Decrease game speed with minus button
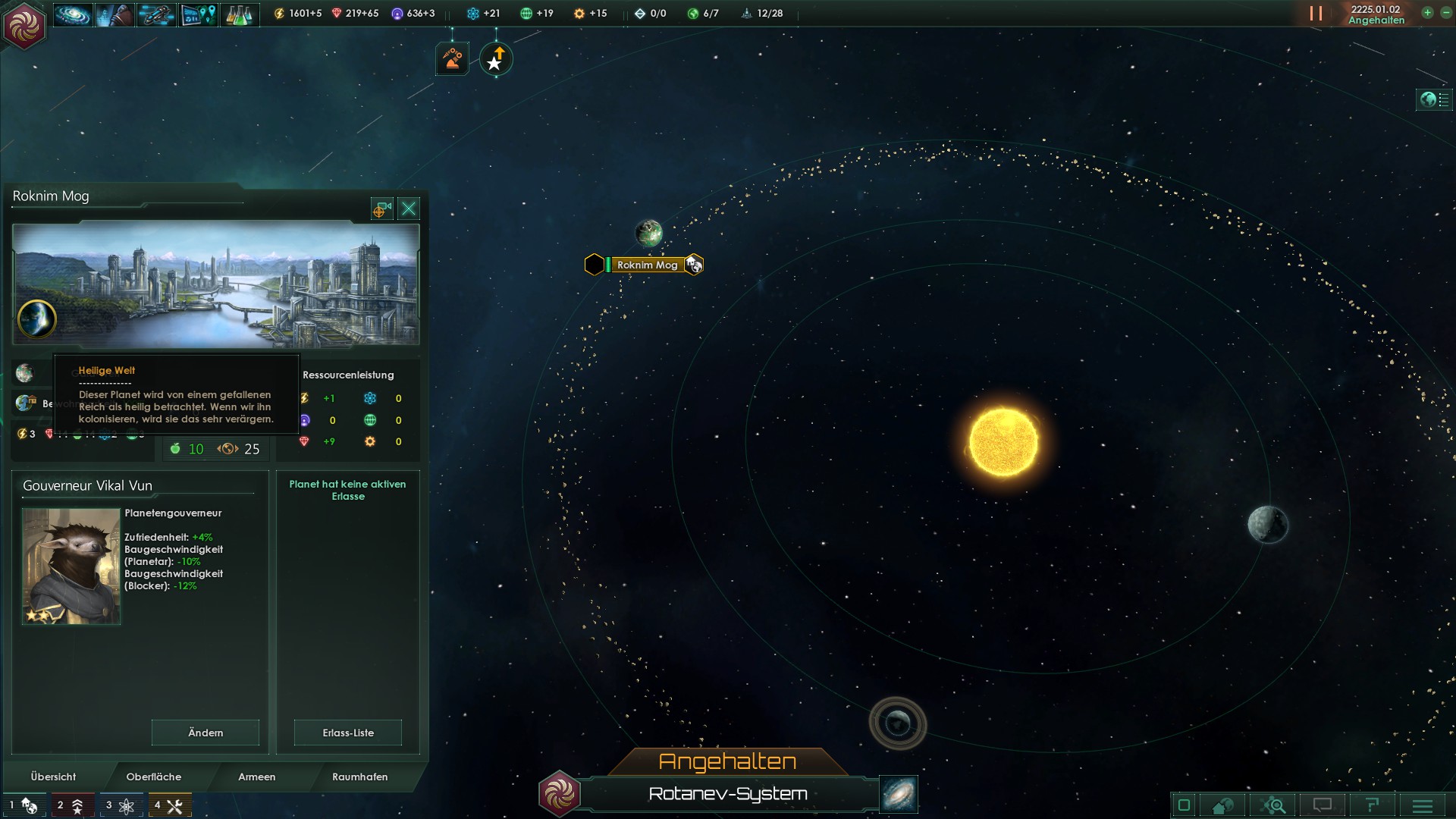 click(x=1445, y=13)
